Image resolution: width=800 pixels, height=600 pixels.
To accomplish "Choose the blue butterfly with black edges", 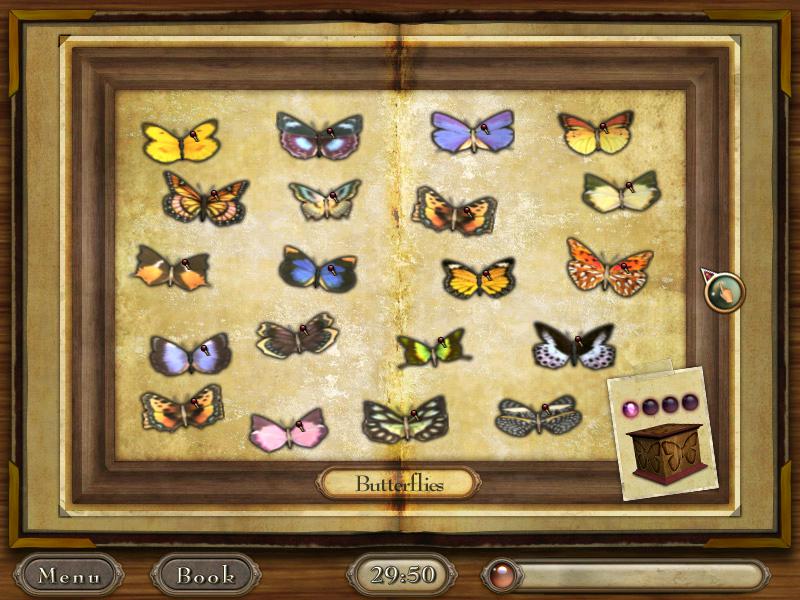I will tap(317, 269).
